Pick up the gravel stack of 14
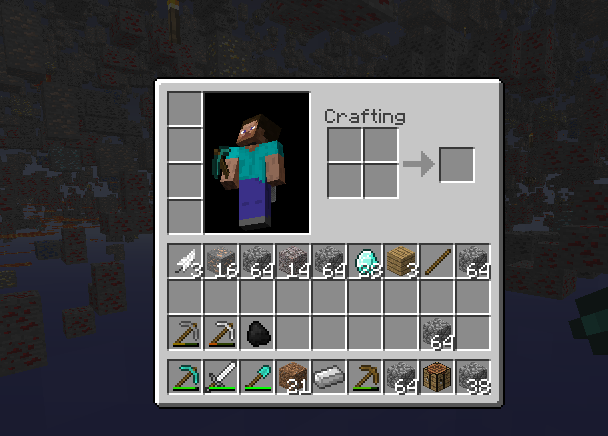This screenshot has width=608, height=436. (x=293, y=261)
